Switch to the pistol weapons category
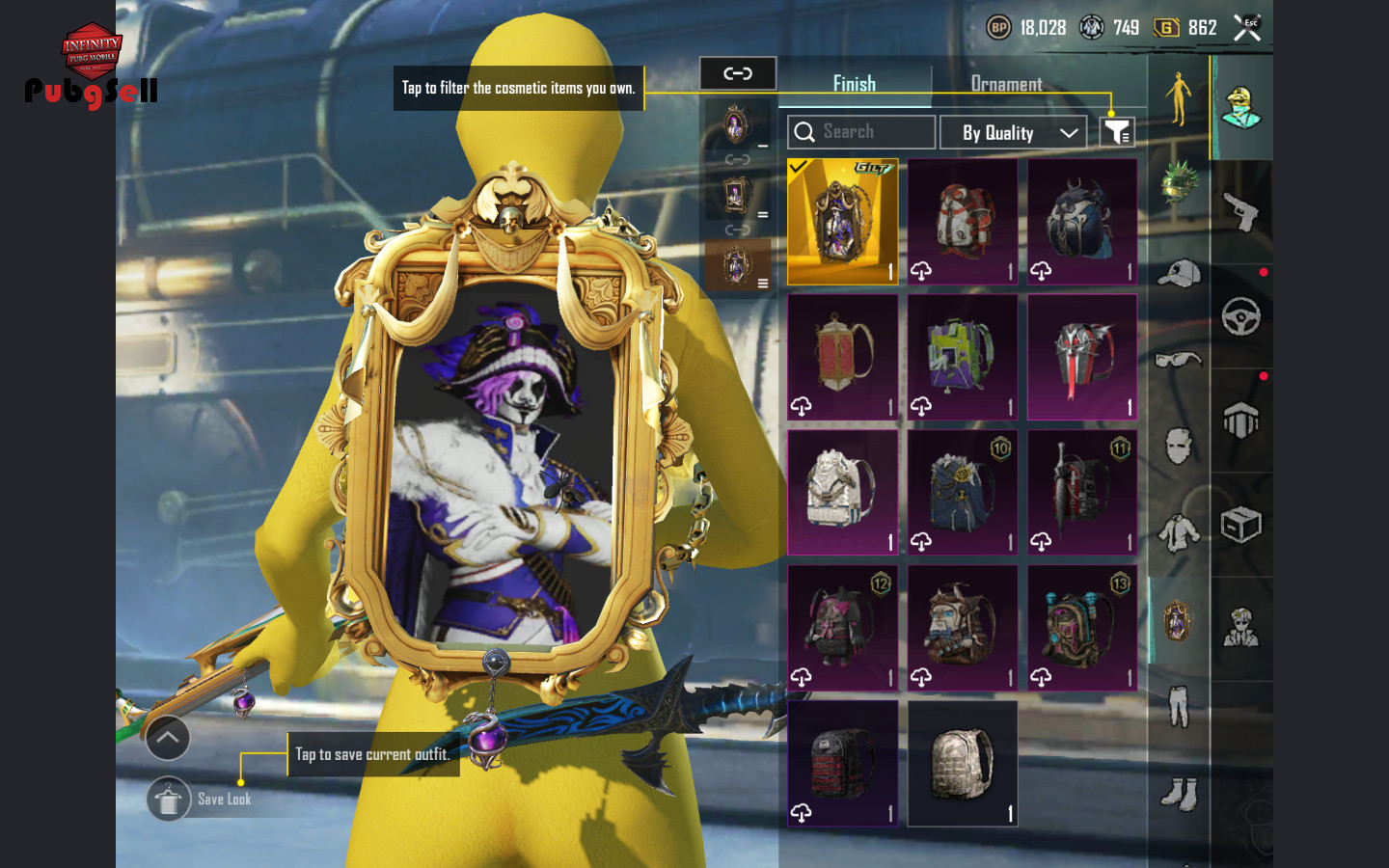The width and height of the screenshot is (1389, 868). point(1241,211)
